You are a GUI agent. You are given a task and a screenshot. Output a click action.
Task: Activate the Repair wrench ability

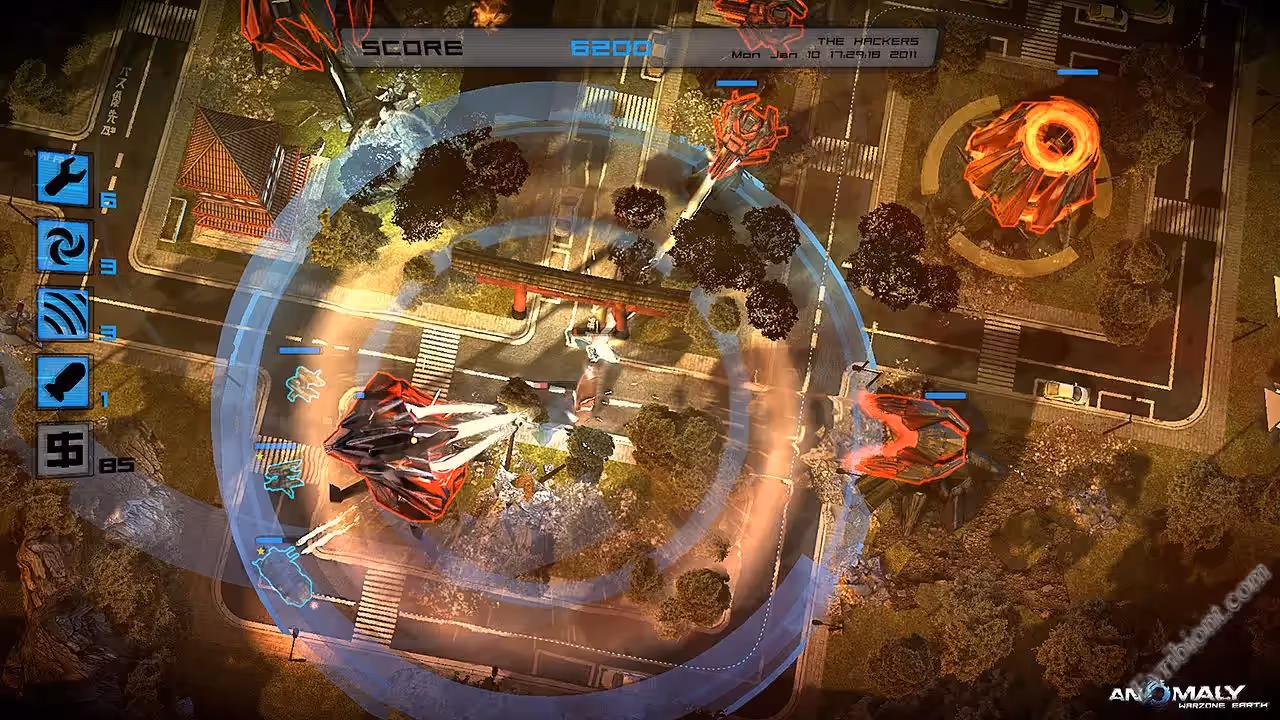(64, 178)
